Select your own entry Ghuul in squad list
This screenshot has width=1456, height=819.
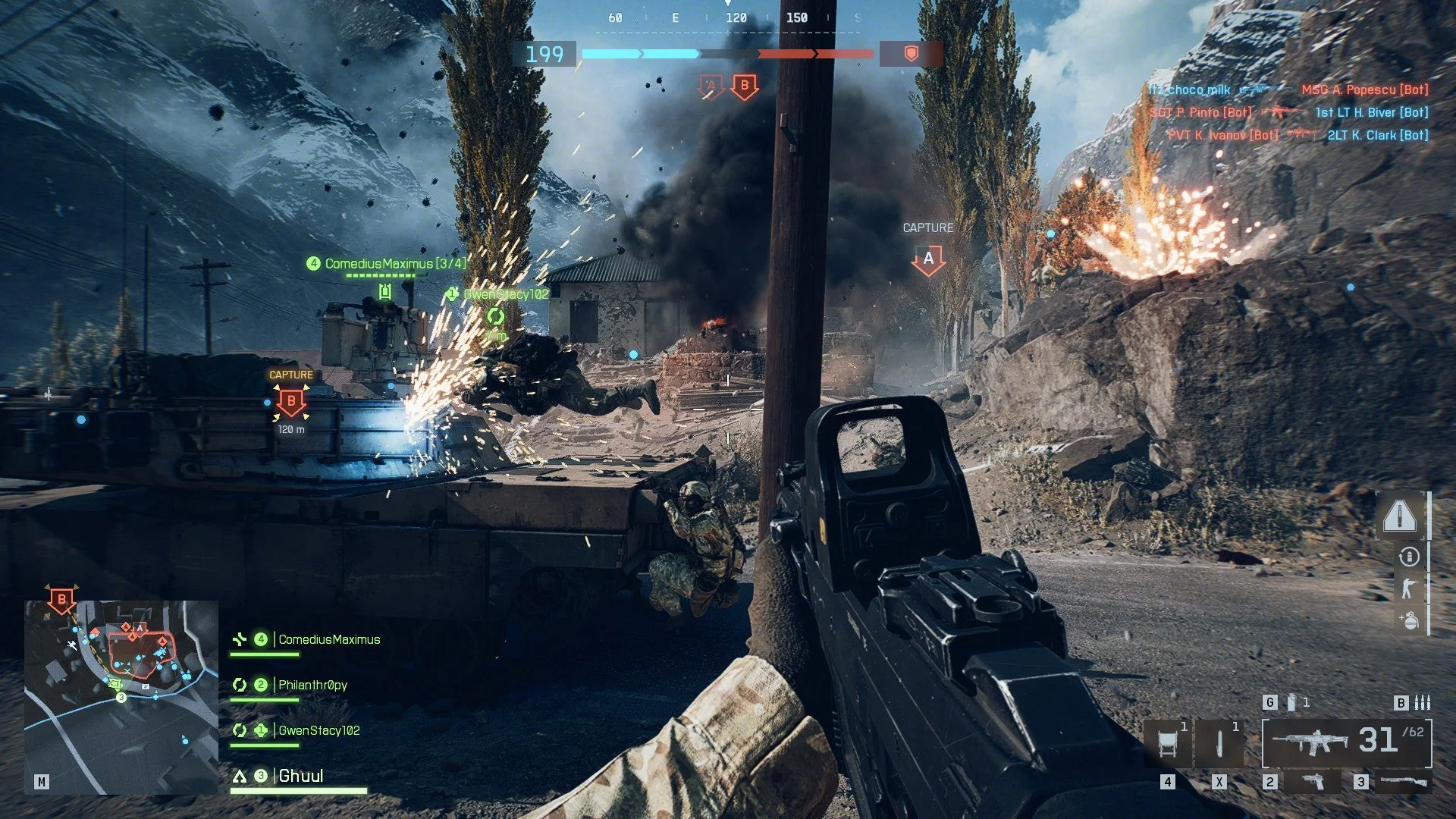(300, 776)
